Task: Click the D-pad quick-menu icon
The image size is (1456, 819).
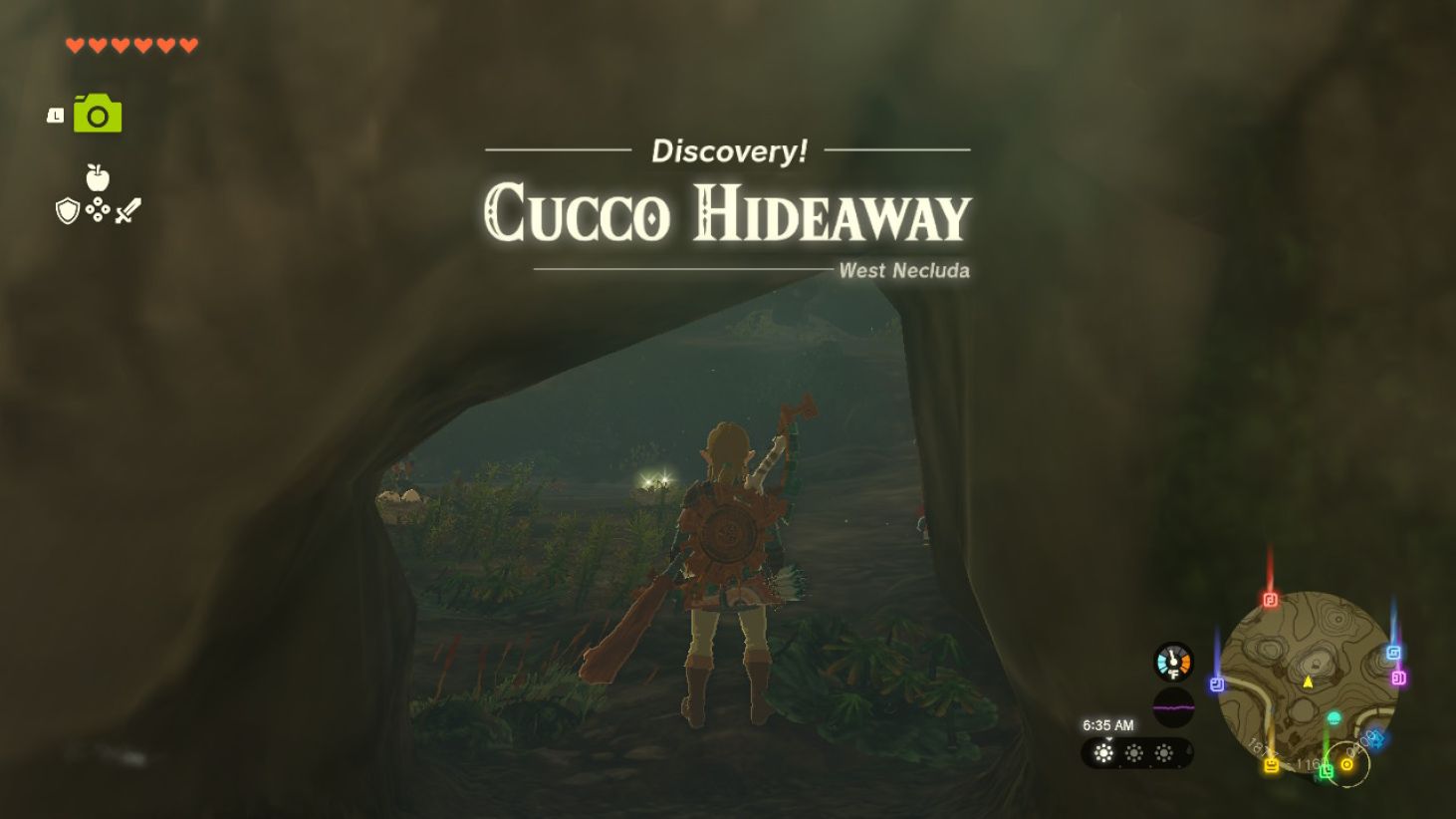Action: (x=98, y=209)
